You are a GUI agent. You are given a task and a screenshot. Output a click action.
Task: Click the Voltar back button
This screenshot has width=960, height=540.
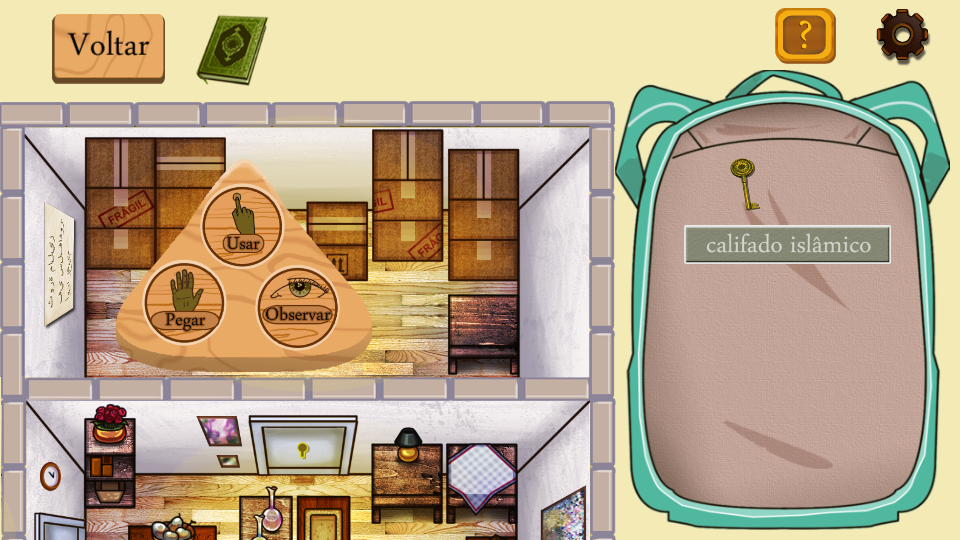[x=108, y=46]
